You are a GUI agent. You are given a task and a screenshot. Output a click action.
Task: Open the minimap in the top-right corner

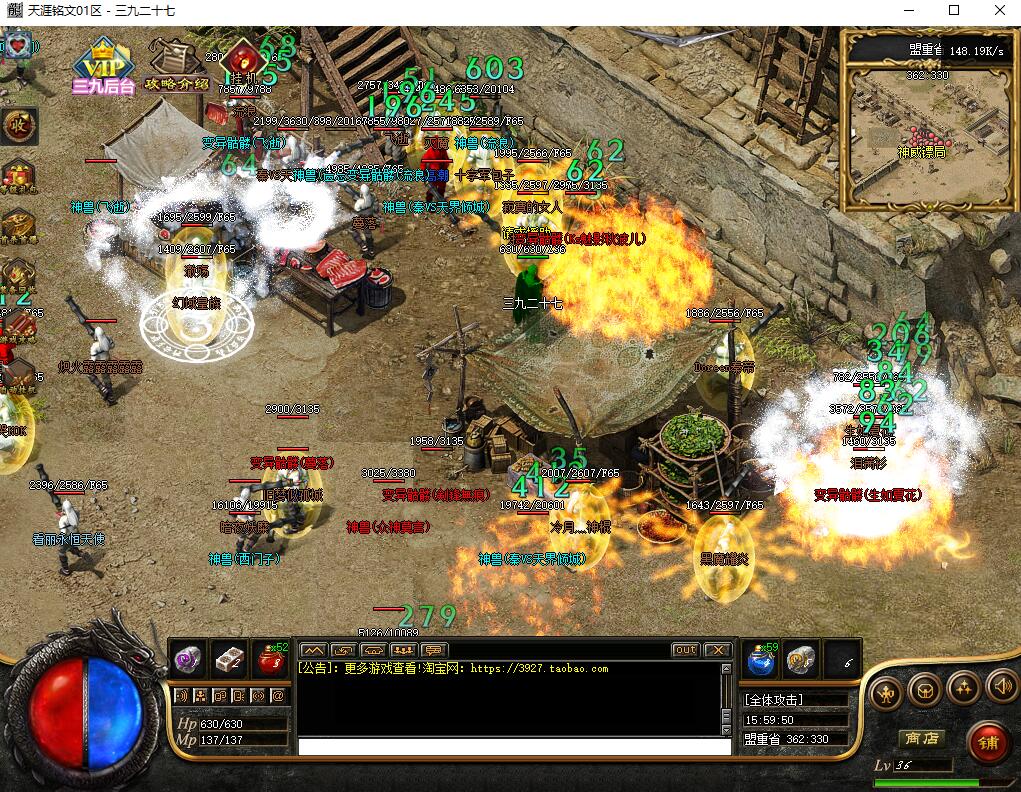coord(928,120)
